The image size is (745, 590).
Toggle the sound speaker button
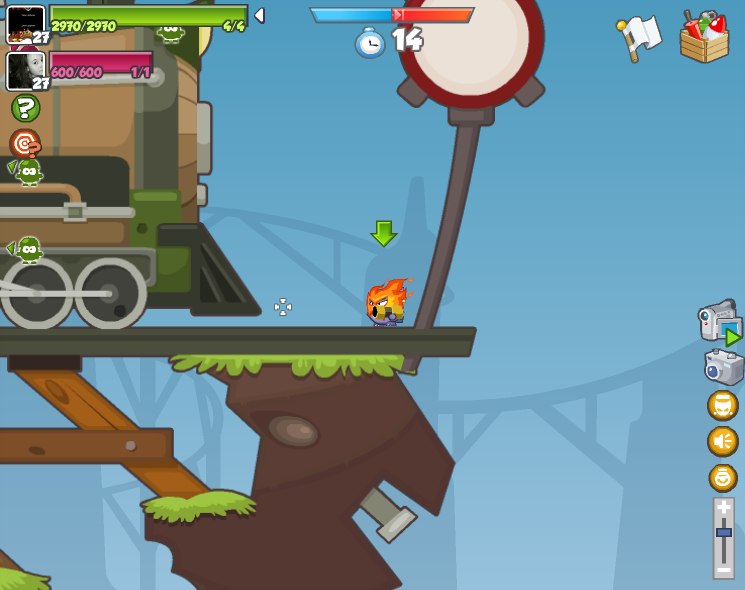722,441
